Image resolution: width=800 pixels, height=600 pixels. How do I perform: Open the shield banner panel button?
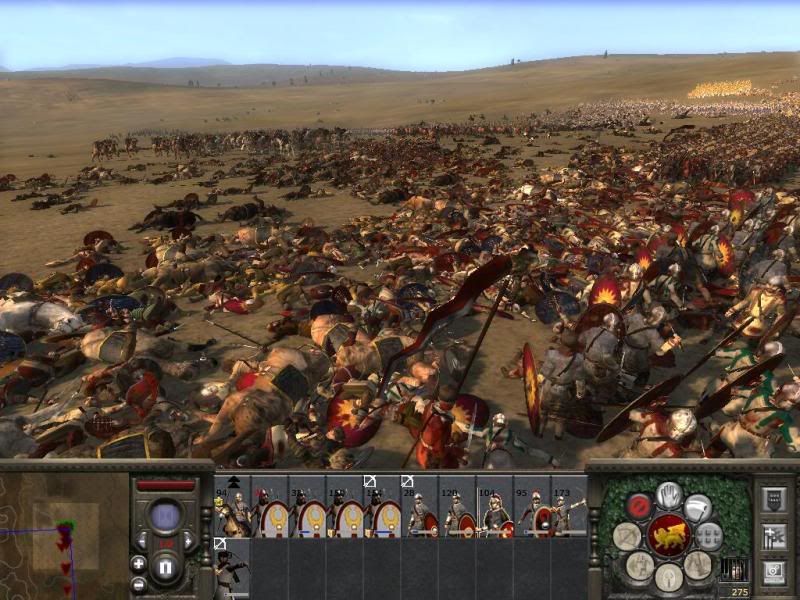tap(774, 499)
